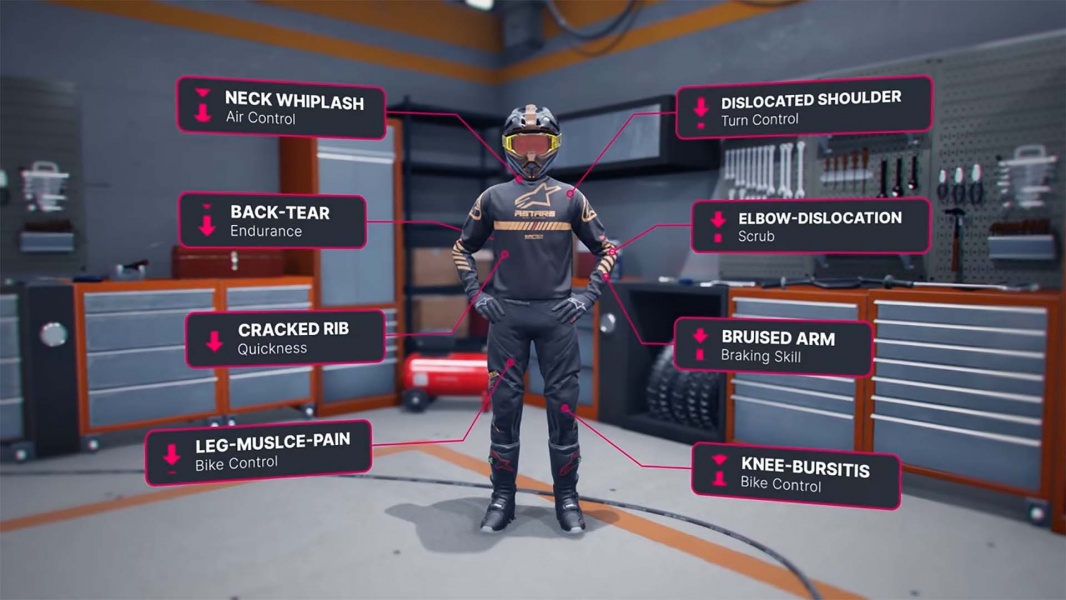Choose the Cracked Rib Quickness panel

pyautogui.click(x=285, y=338)
